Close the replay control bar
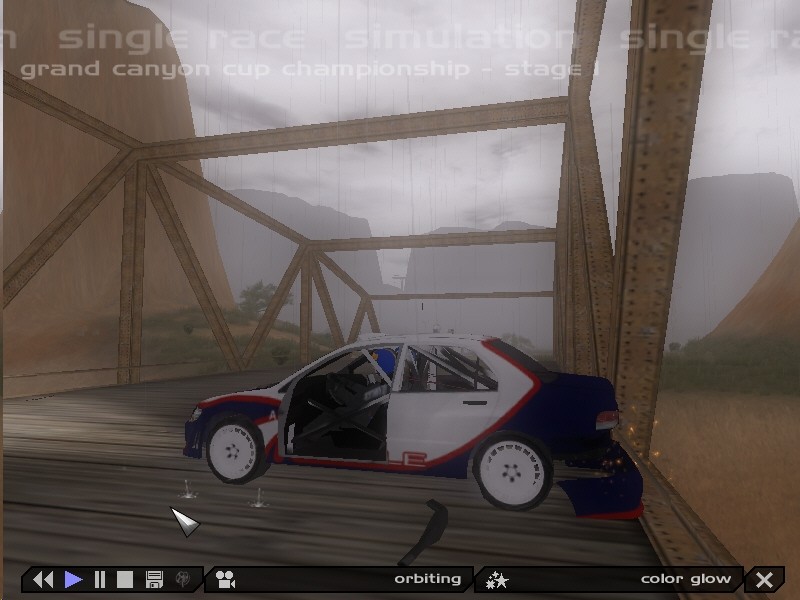This screenshot has width=800, height=600. tap(765, 579)
